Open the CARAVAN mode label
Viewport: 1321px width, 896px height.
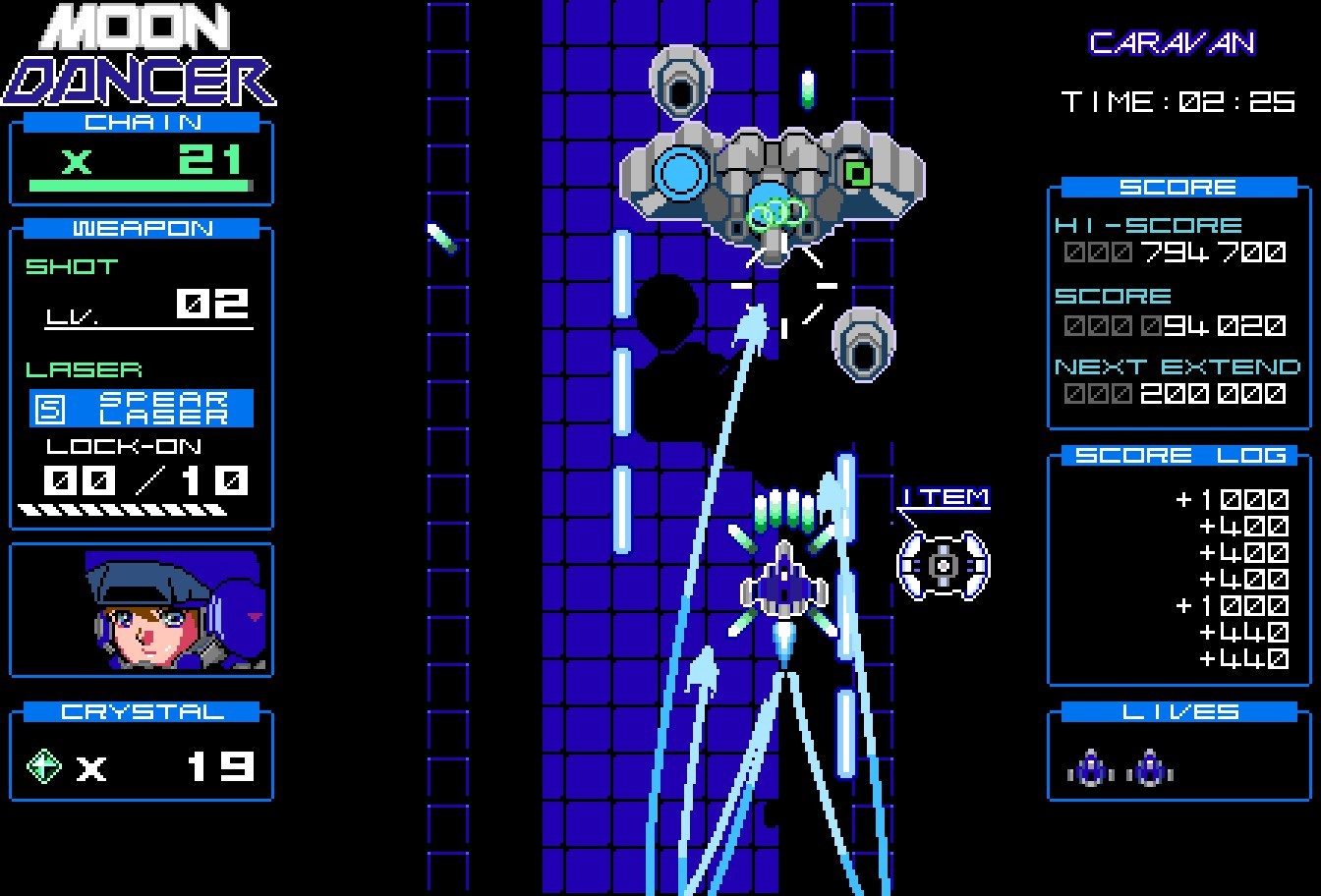(x=1174, y=41)
